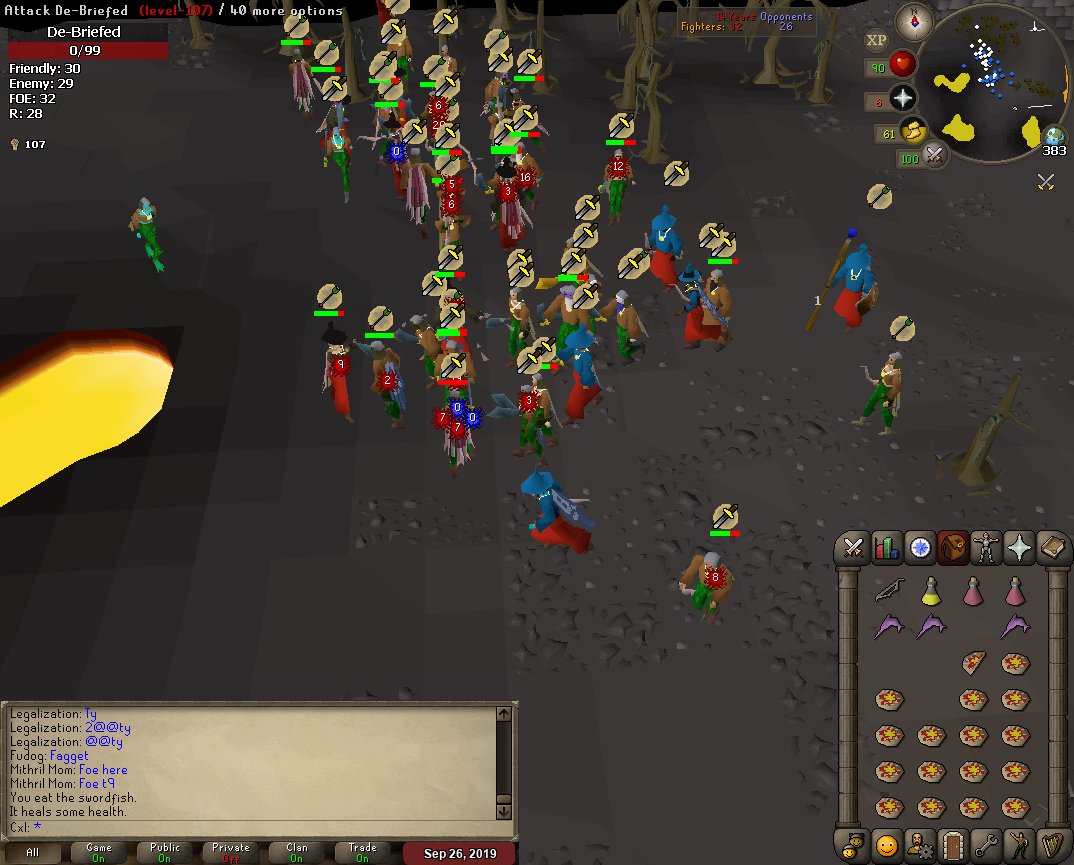This screenshot has width=1074, height=865.
Task: Switch to the Skills tab
Action: (886, 547)
